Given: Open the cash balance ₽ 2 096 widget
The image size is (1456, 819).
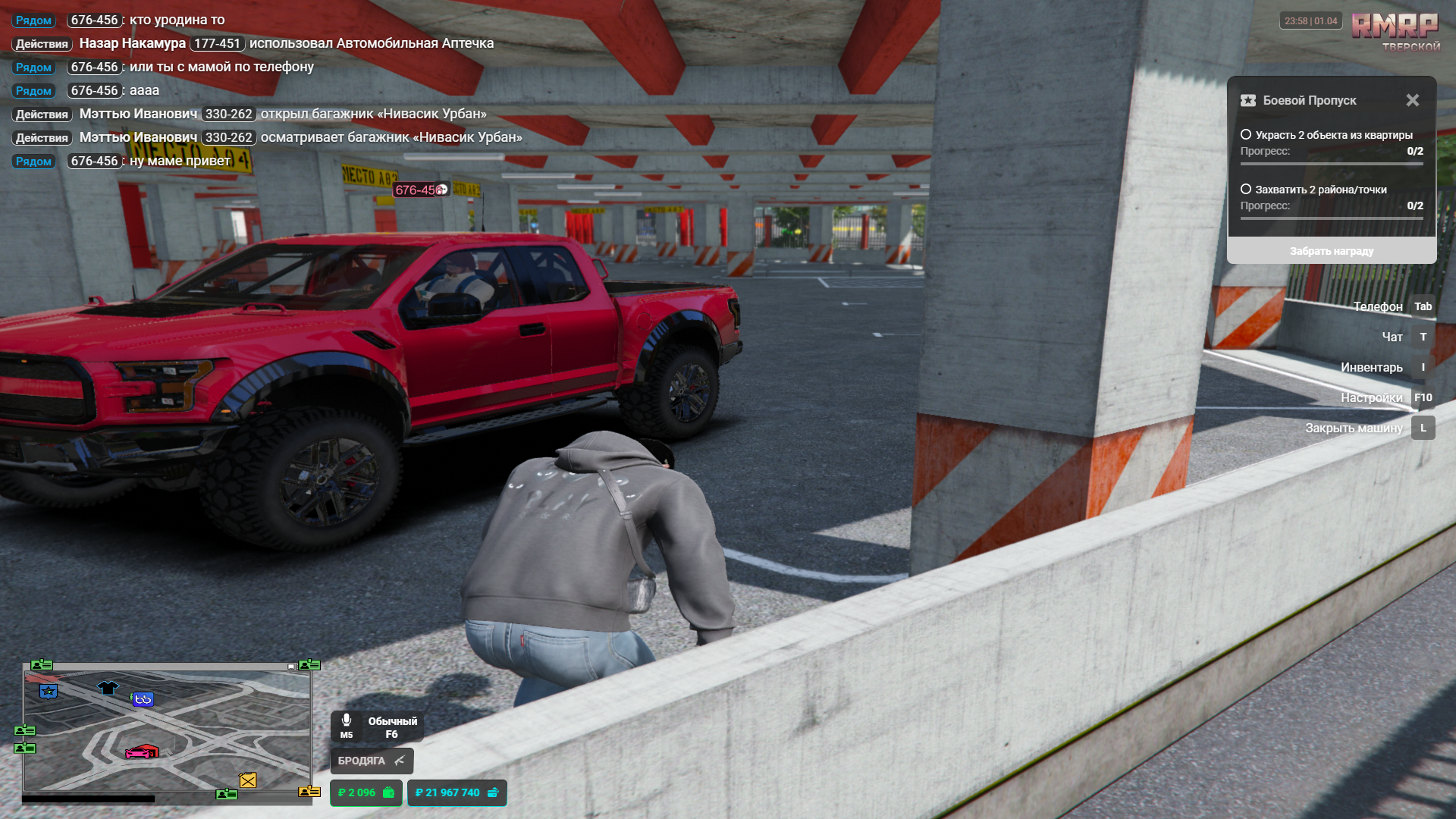Looking at the screenshot, I should (366, 792).
